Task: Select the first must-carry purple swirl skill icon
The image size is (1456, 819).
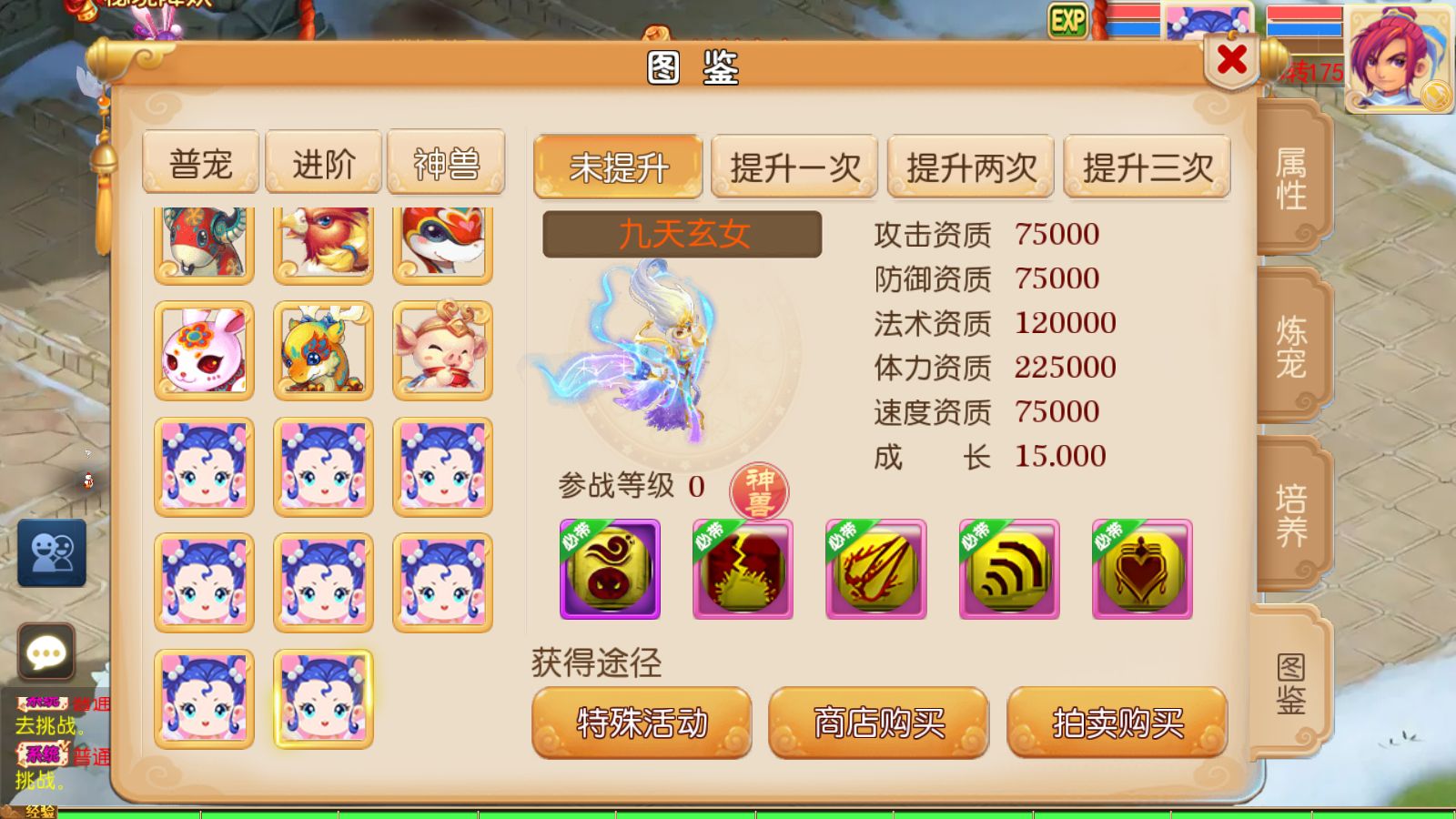Action: click(608, 569)
